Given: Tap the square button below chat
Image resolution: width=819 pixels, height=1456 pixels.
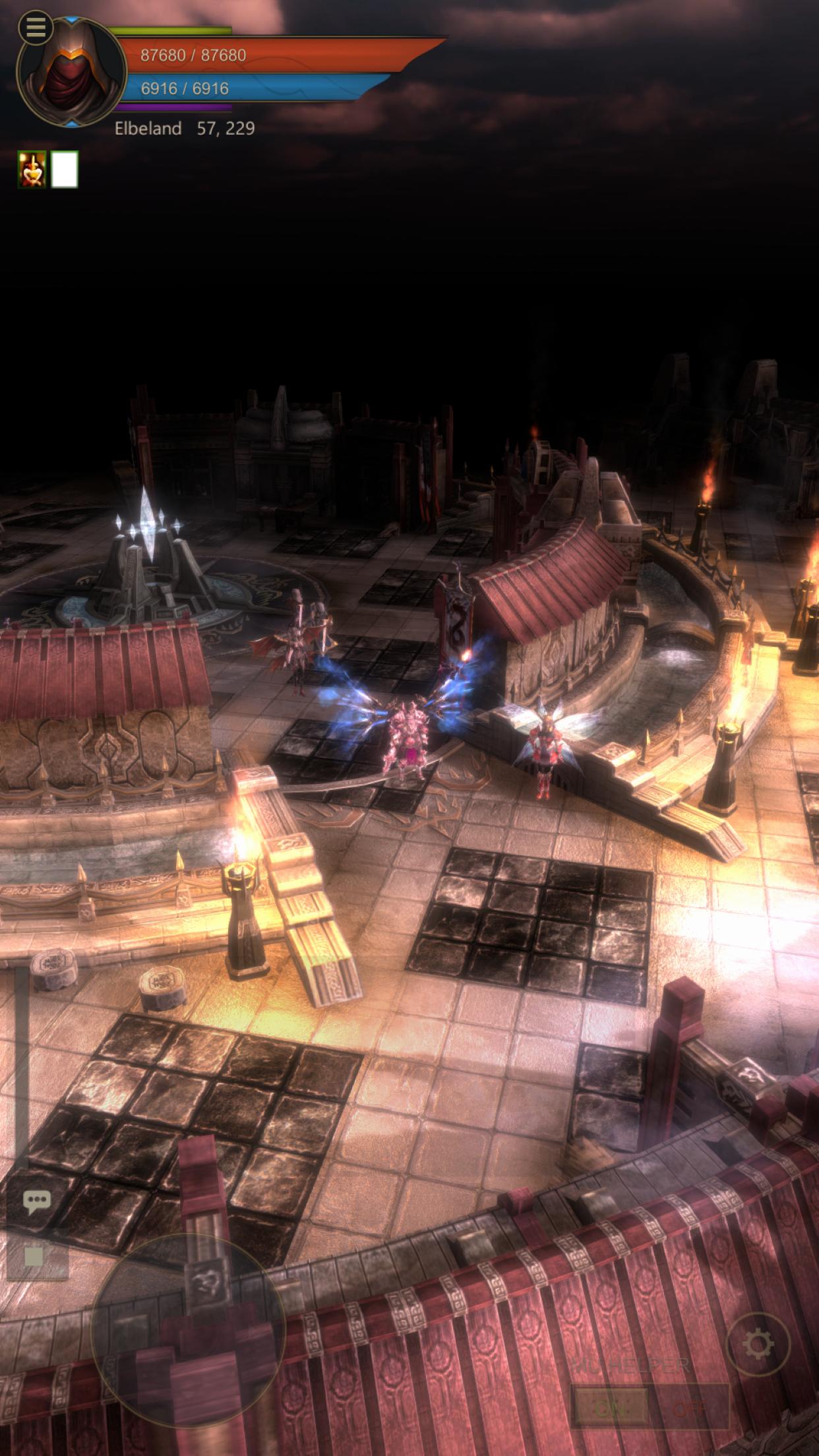Looking at the screenshot, I should pyautogui.click(x=34, y=1256).
